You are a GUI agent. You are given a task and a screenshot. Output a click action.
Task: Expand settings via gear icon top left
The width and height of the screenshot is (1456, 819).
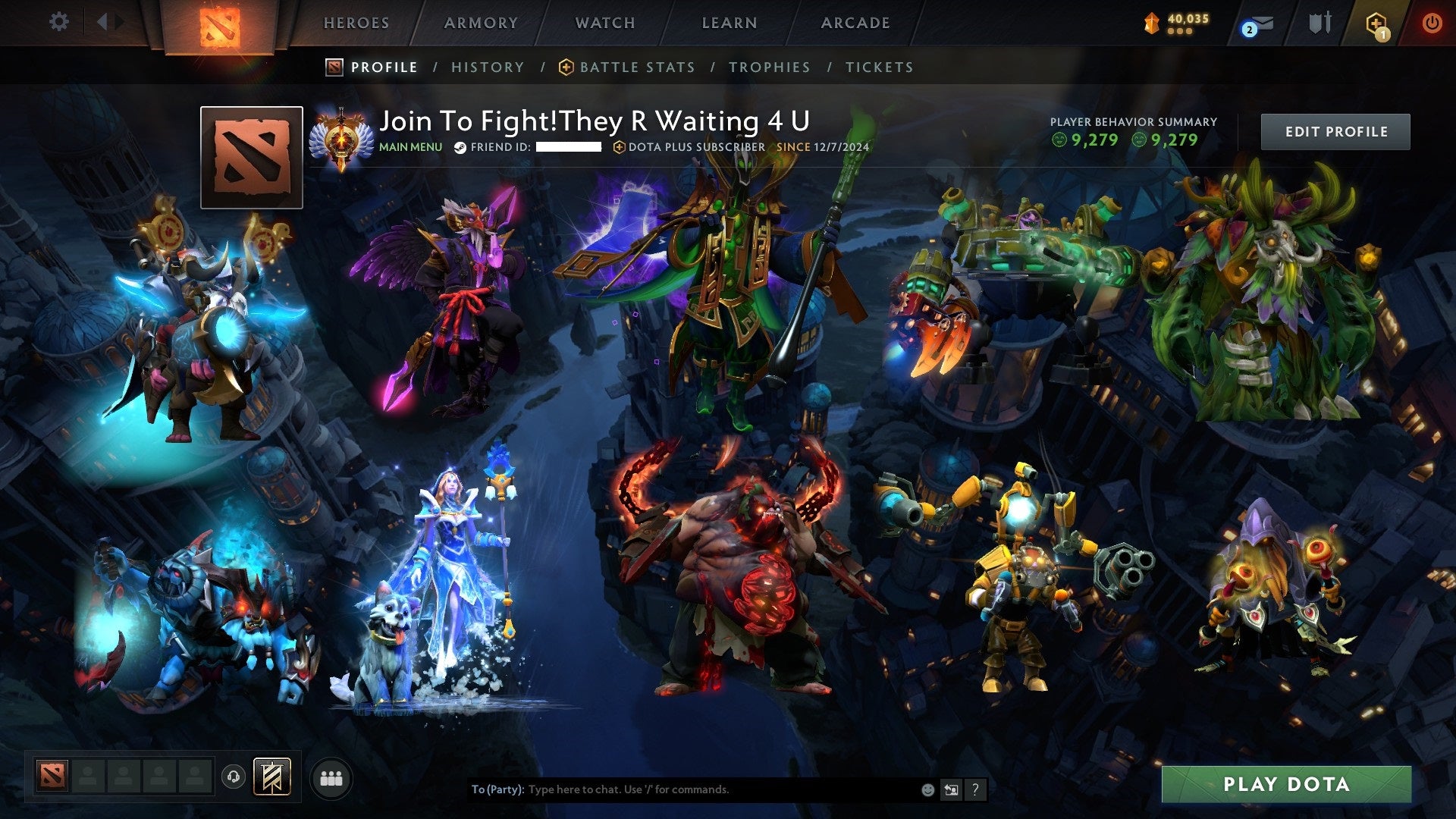[x=58, y=21]
